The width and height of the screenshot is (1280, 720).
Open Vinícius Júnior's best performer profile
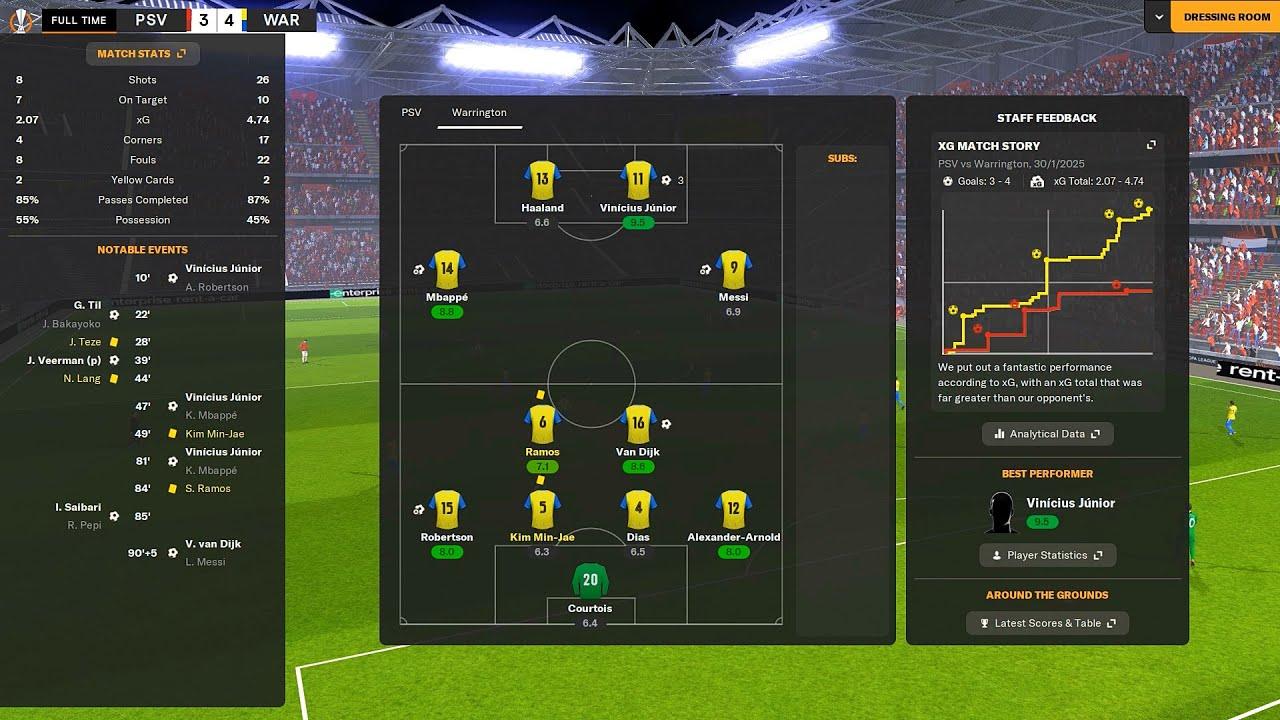tap(1070, 503)
